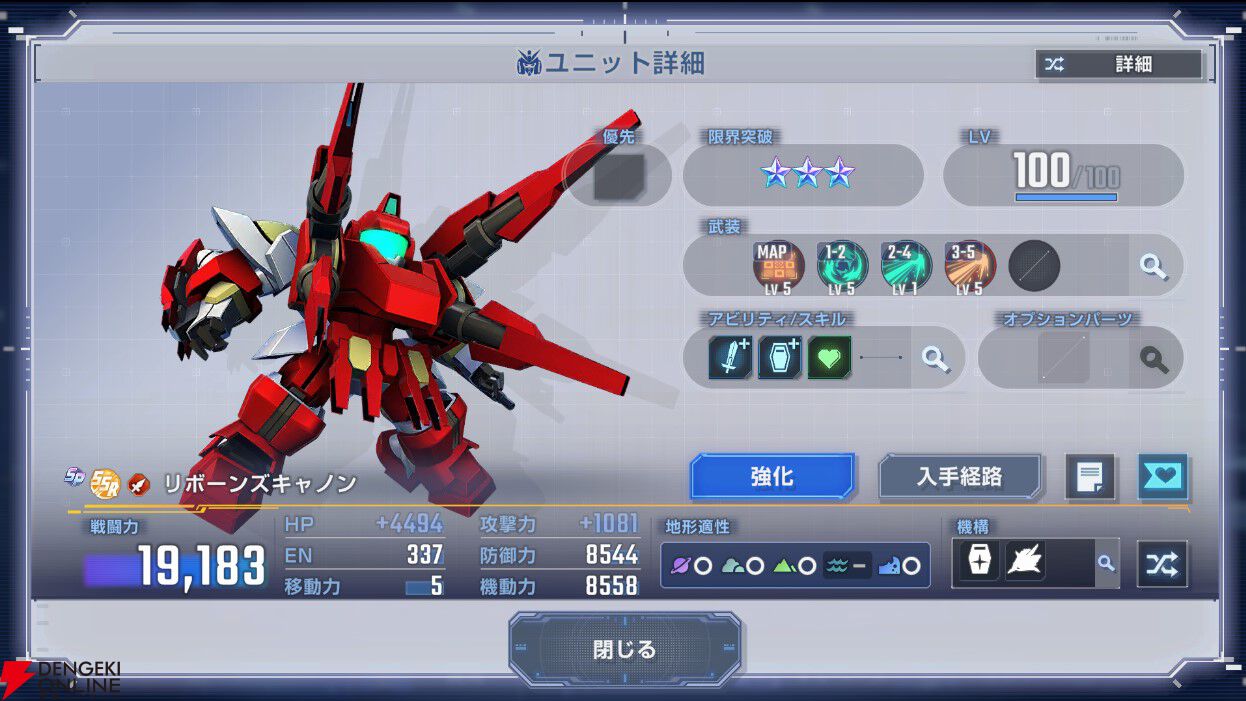Select the range 2-4 weapon icon
The image size is (1246, 701).
coord(906,266)
